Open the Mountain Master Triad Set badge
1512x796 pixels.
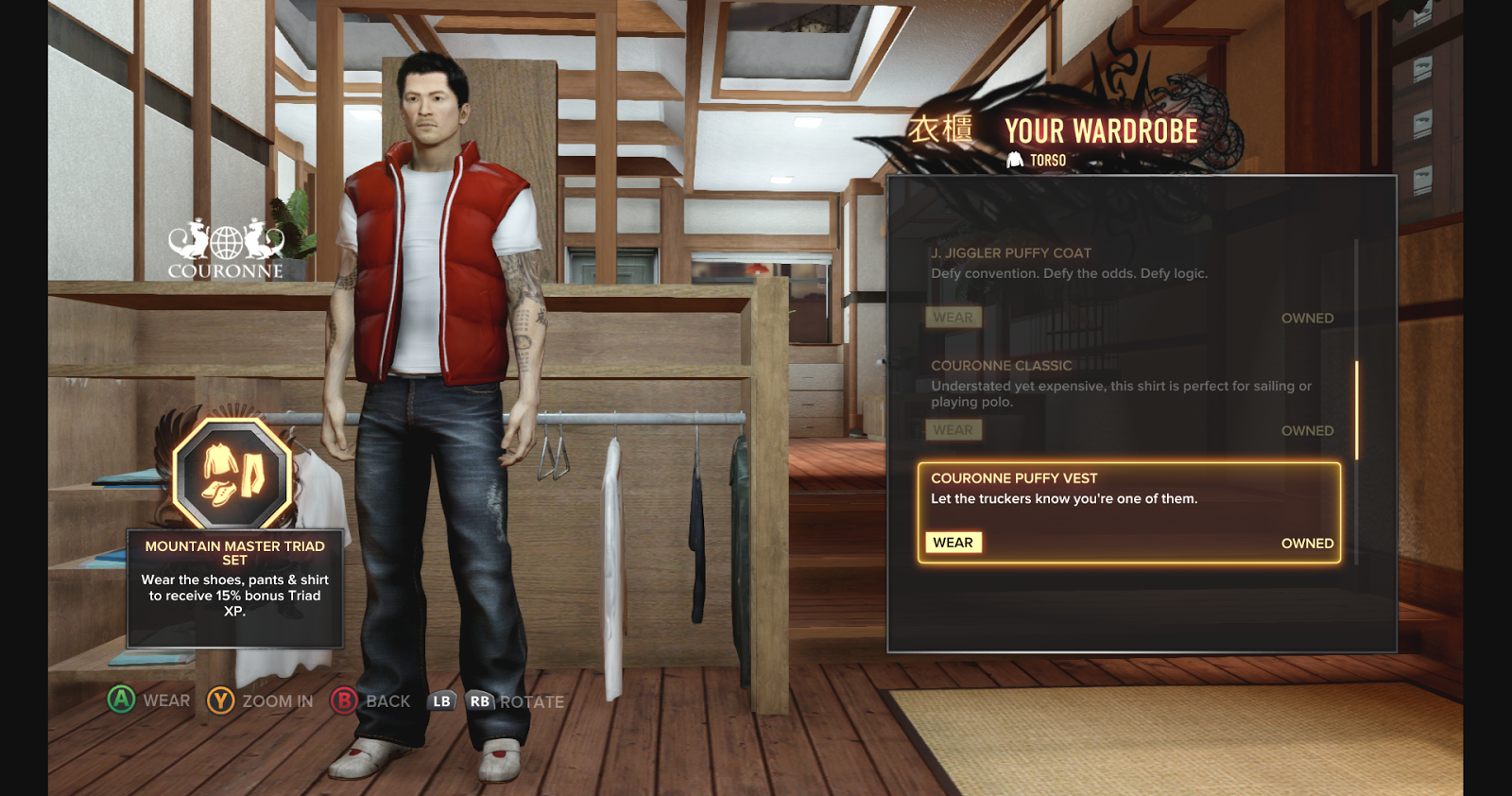232,473
